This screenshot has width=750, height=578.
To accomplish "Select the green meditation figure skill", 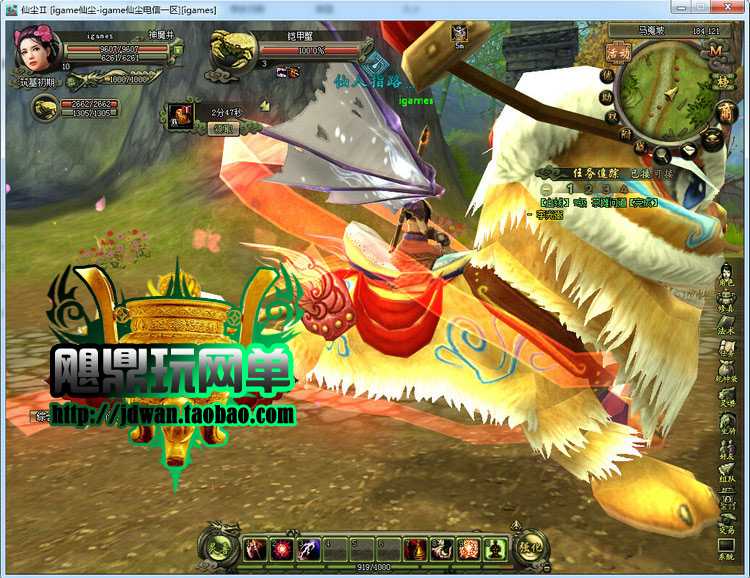I will (x=494, y=548).
